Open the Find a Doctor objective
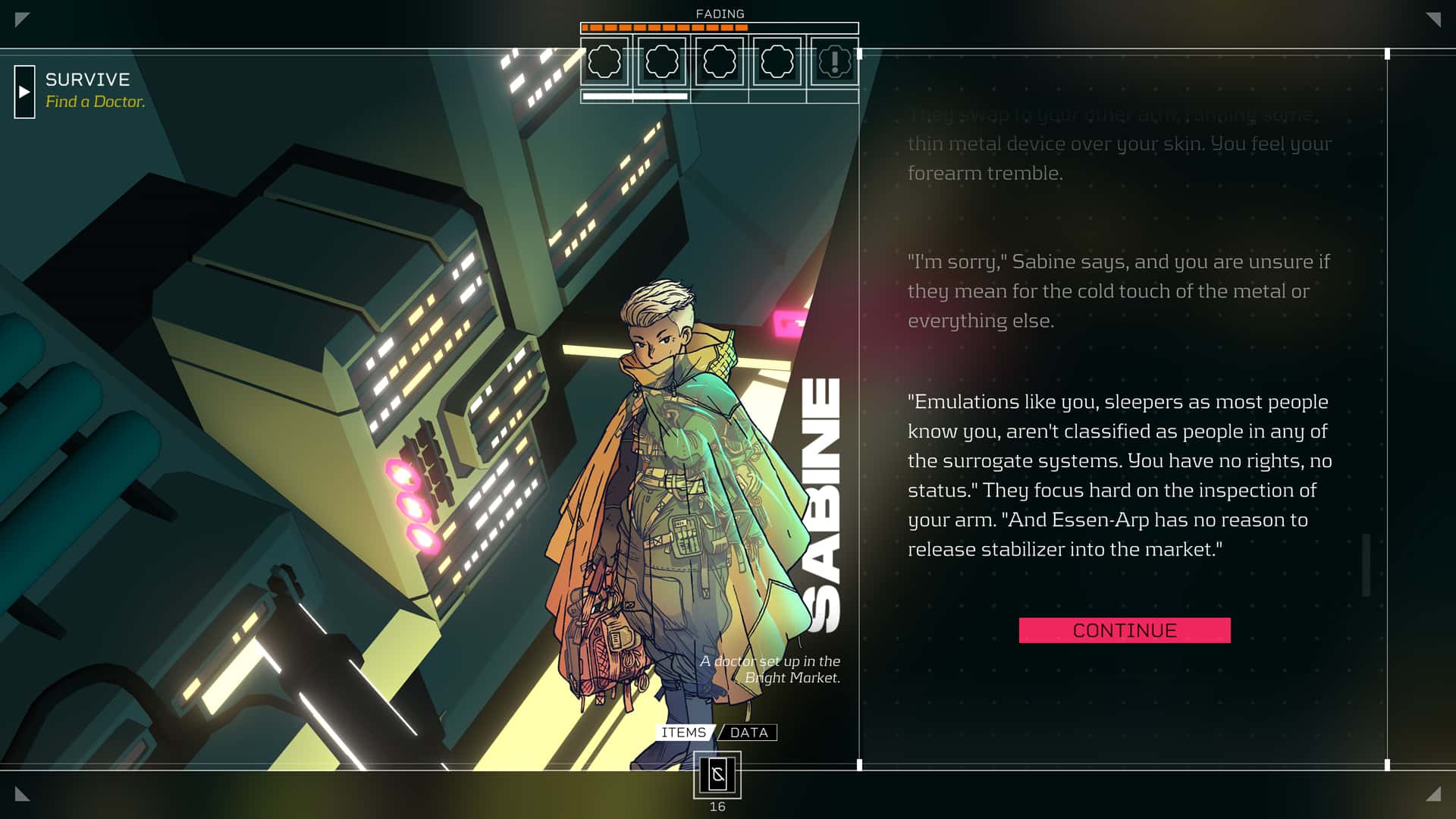 tap(96, 100)
